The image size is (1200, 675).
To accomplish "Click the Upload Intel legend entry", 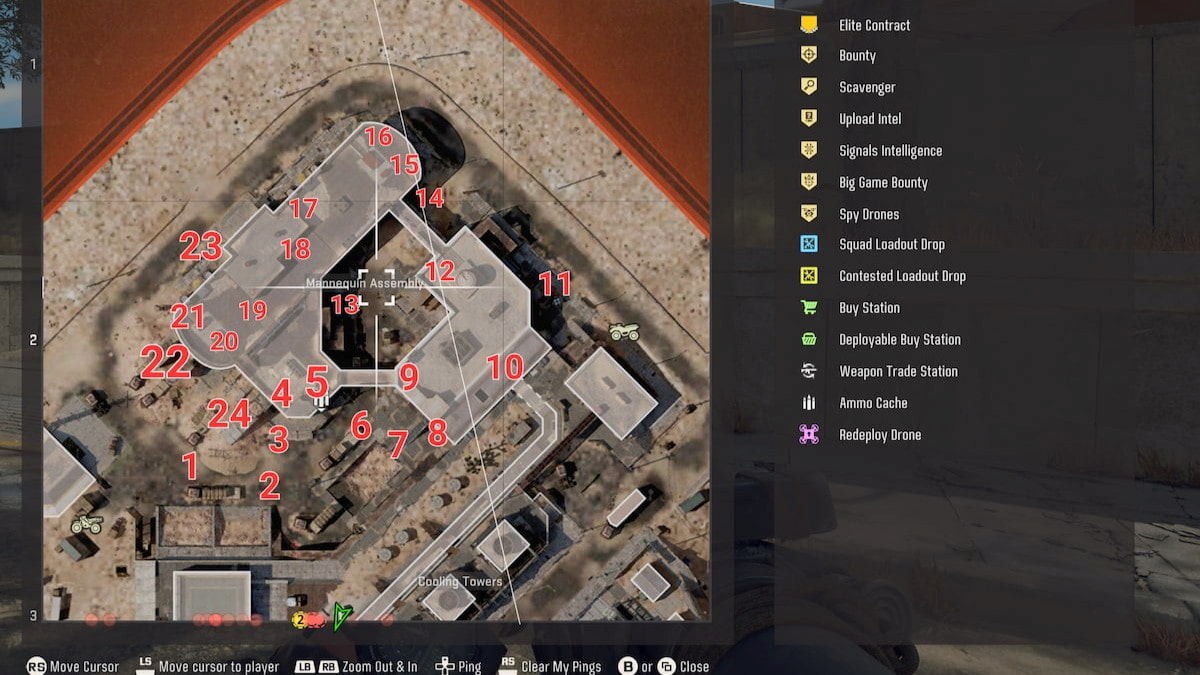I will (x=870, y=119).
